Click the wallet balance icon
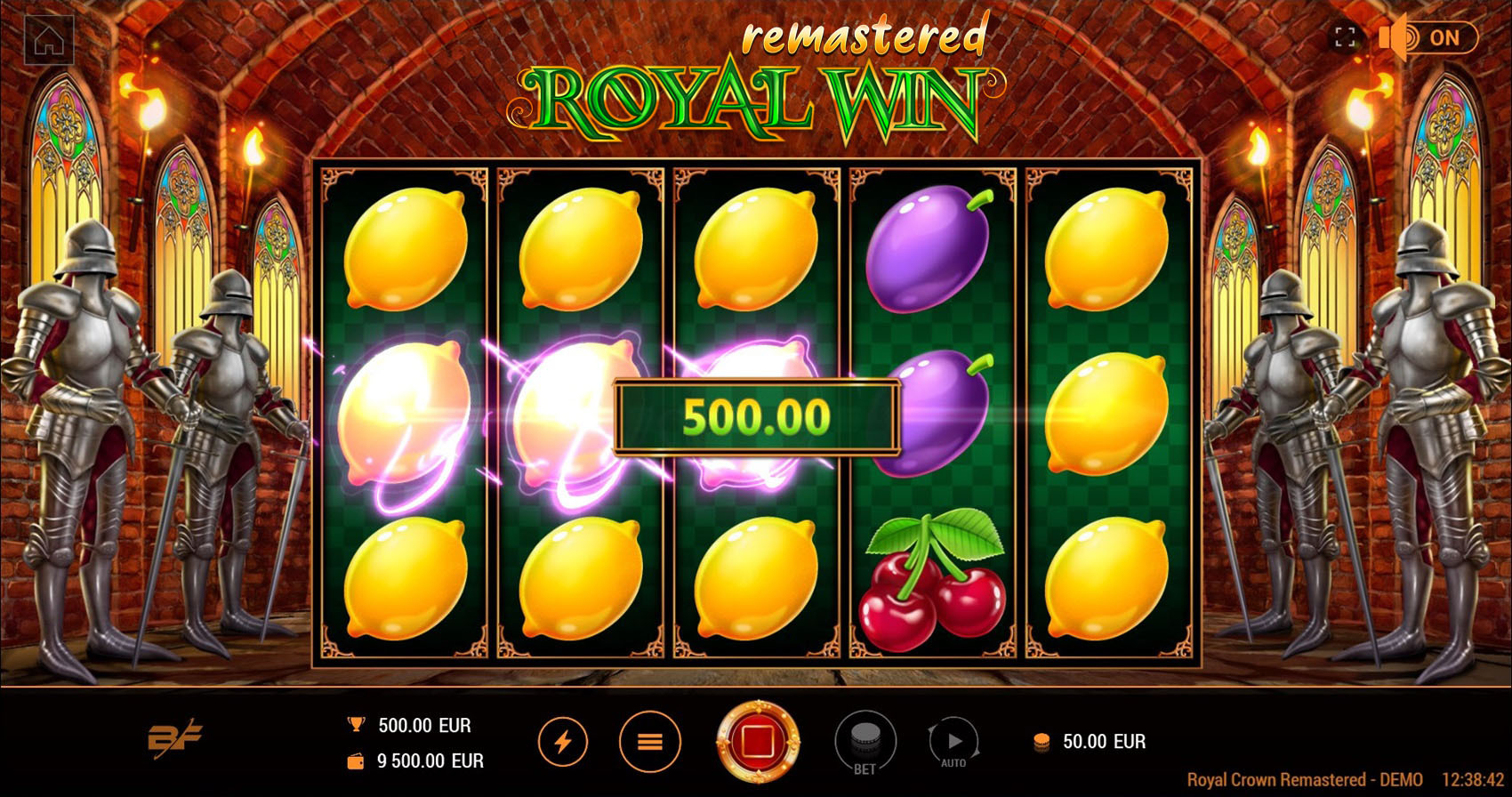1512x797 pixels. pos(355,761)
